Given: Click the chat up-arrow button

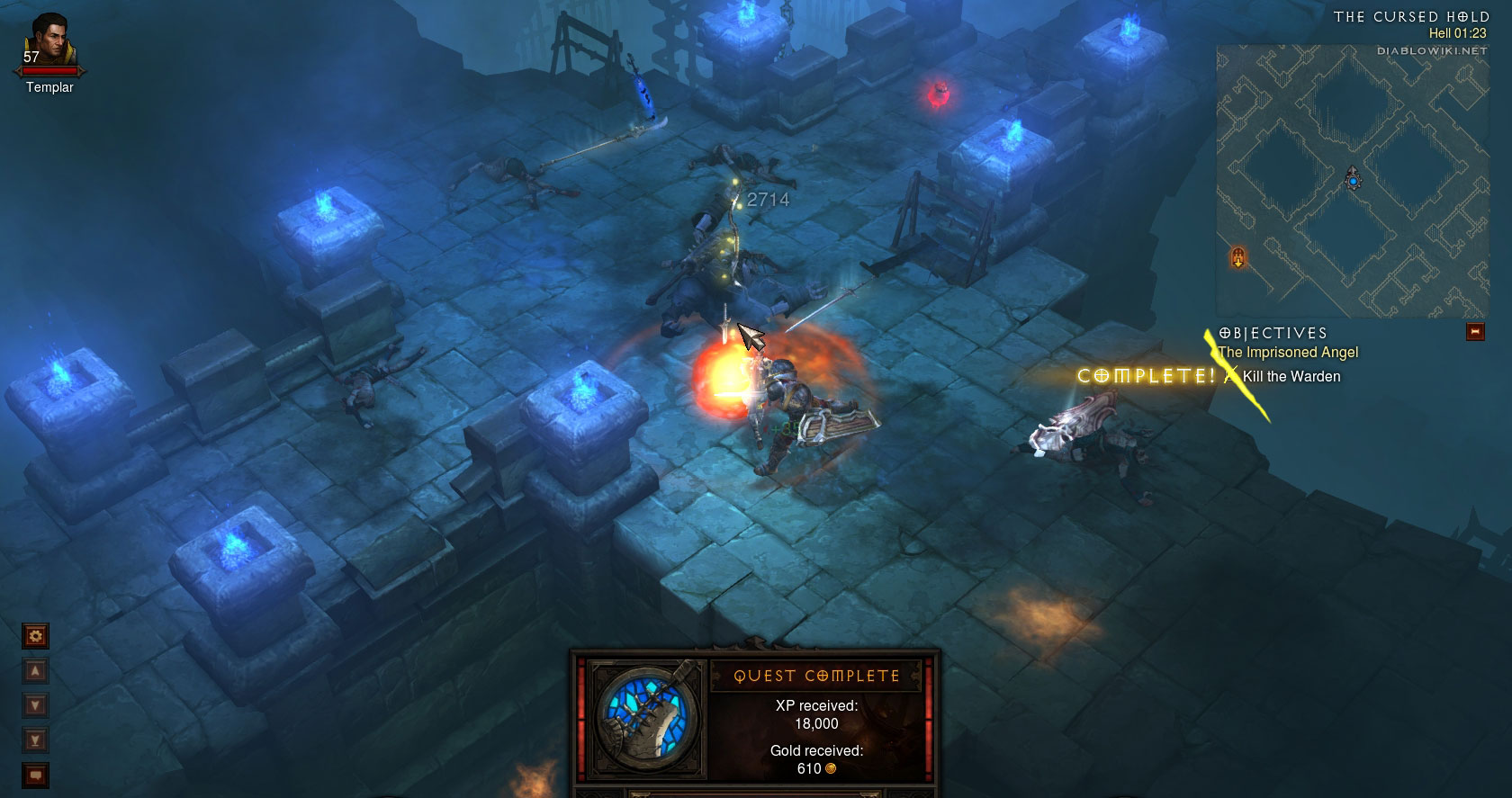Looking at the screenshot, I should pos(35,671).
